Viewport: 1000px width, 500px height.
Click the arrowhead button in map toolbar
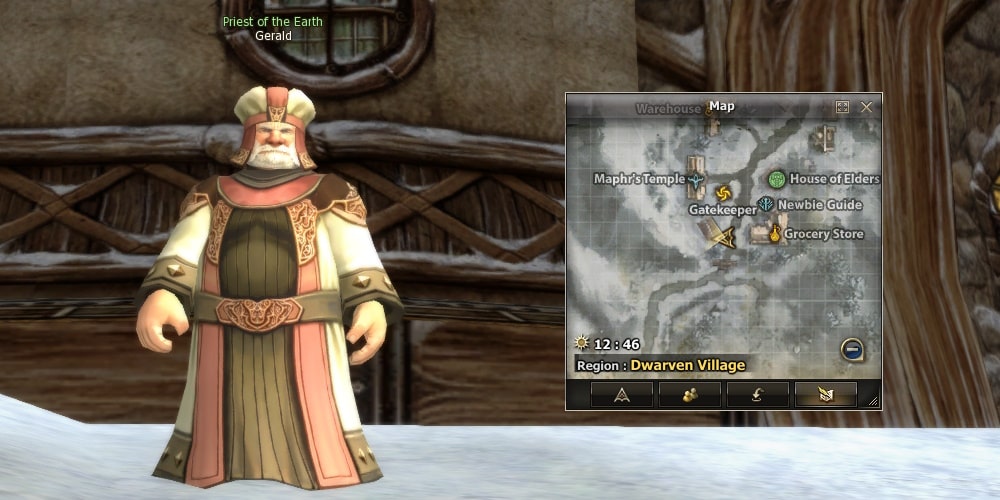click(x=622, y=395)
